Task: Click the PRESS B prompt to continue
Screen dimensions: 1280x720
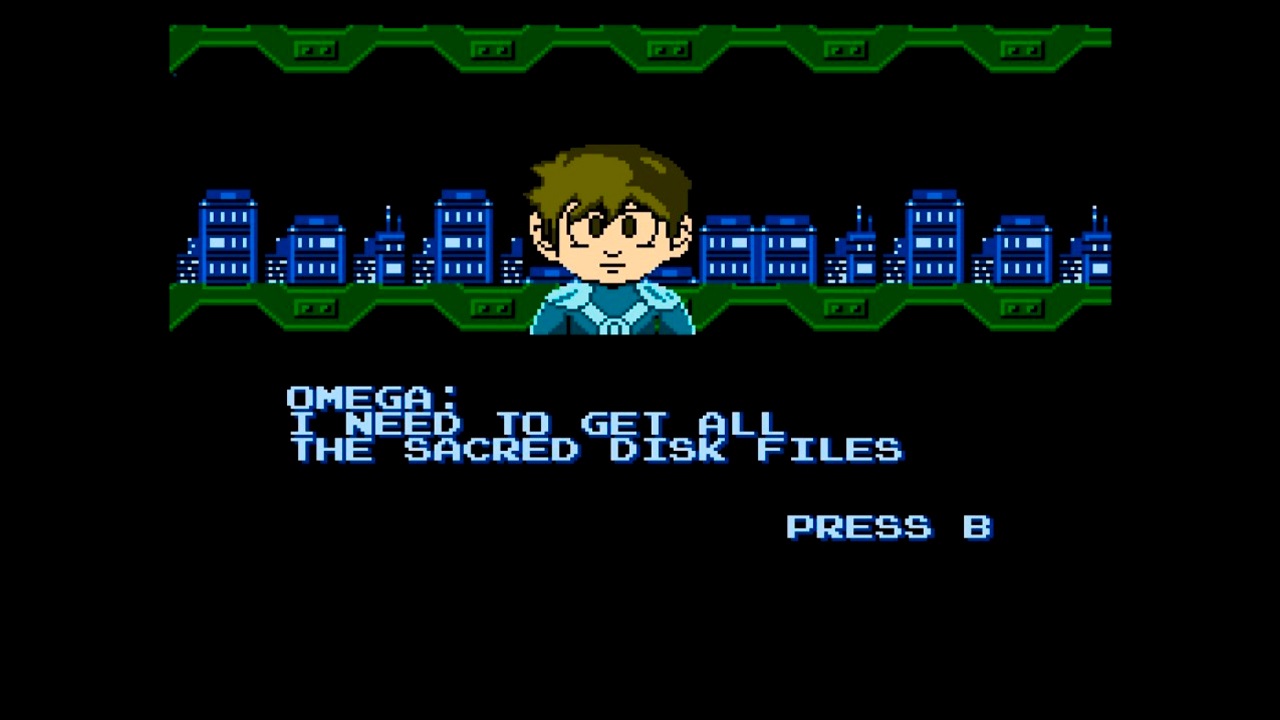Action: point(888,527)
